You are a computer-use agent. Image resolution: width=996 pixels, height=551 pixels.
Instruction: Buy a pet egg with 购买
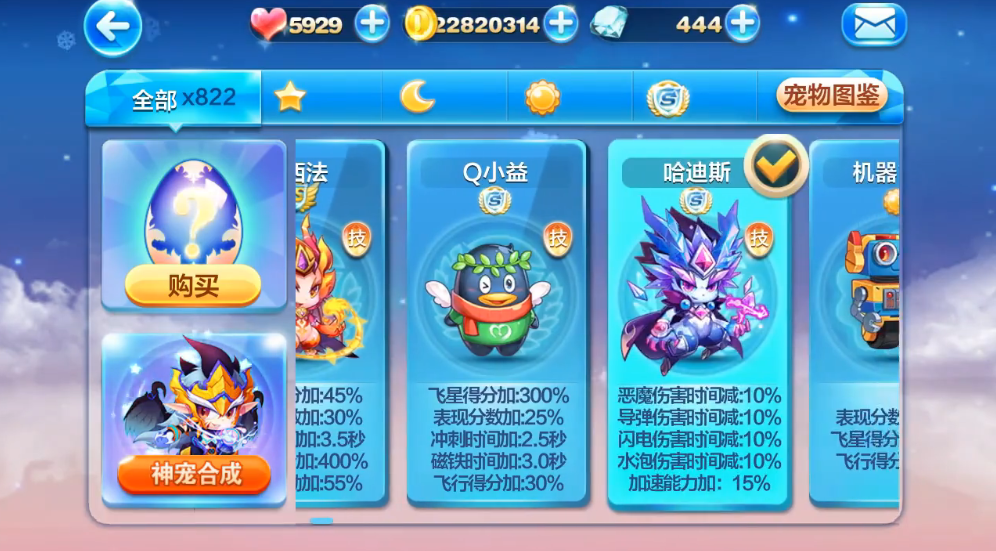pyautogui.click(x=193, y=287)
